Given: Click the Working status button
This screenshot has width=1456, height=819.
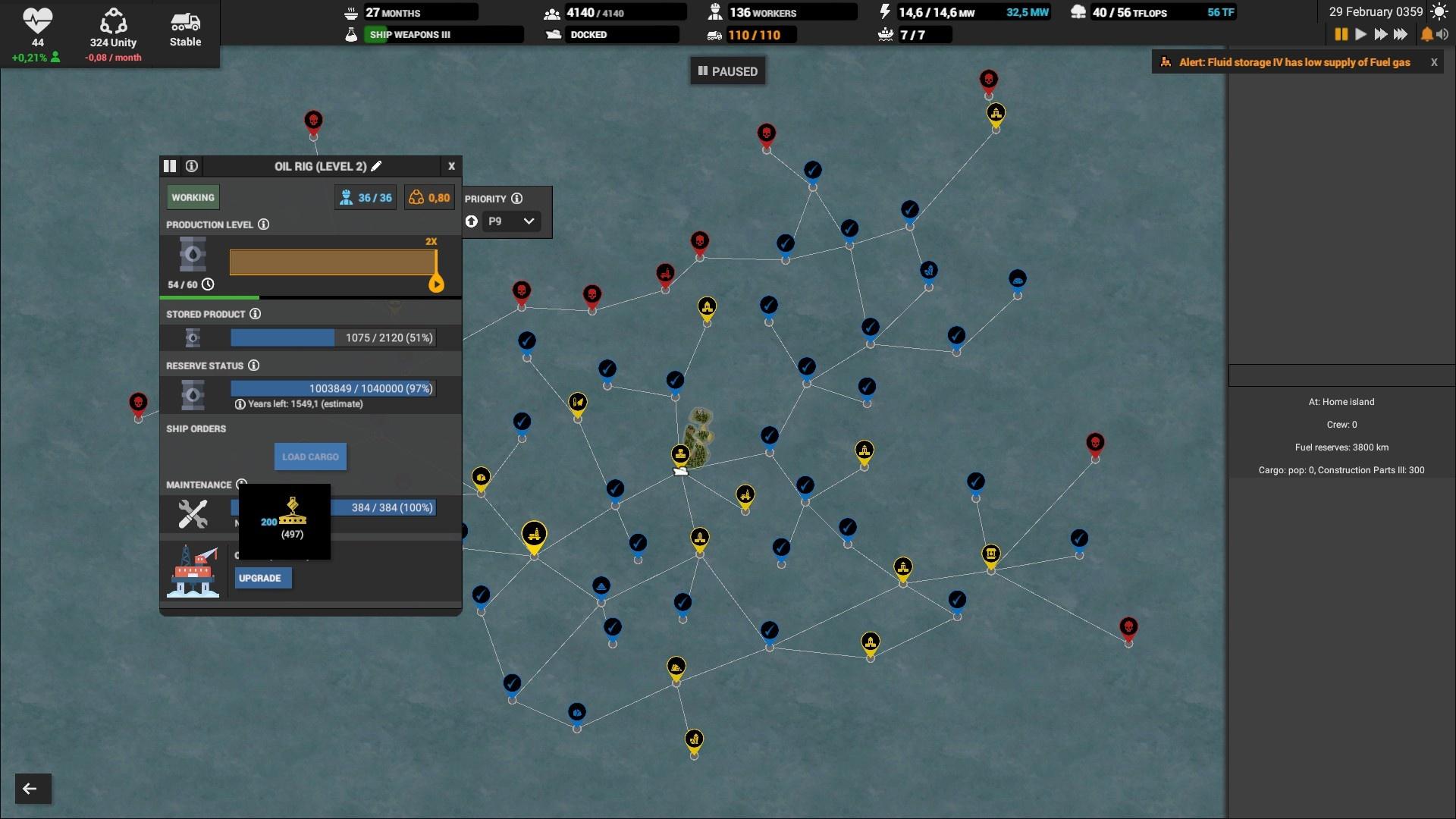Looking at the screenshot, I should click(193, 197).
